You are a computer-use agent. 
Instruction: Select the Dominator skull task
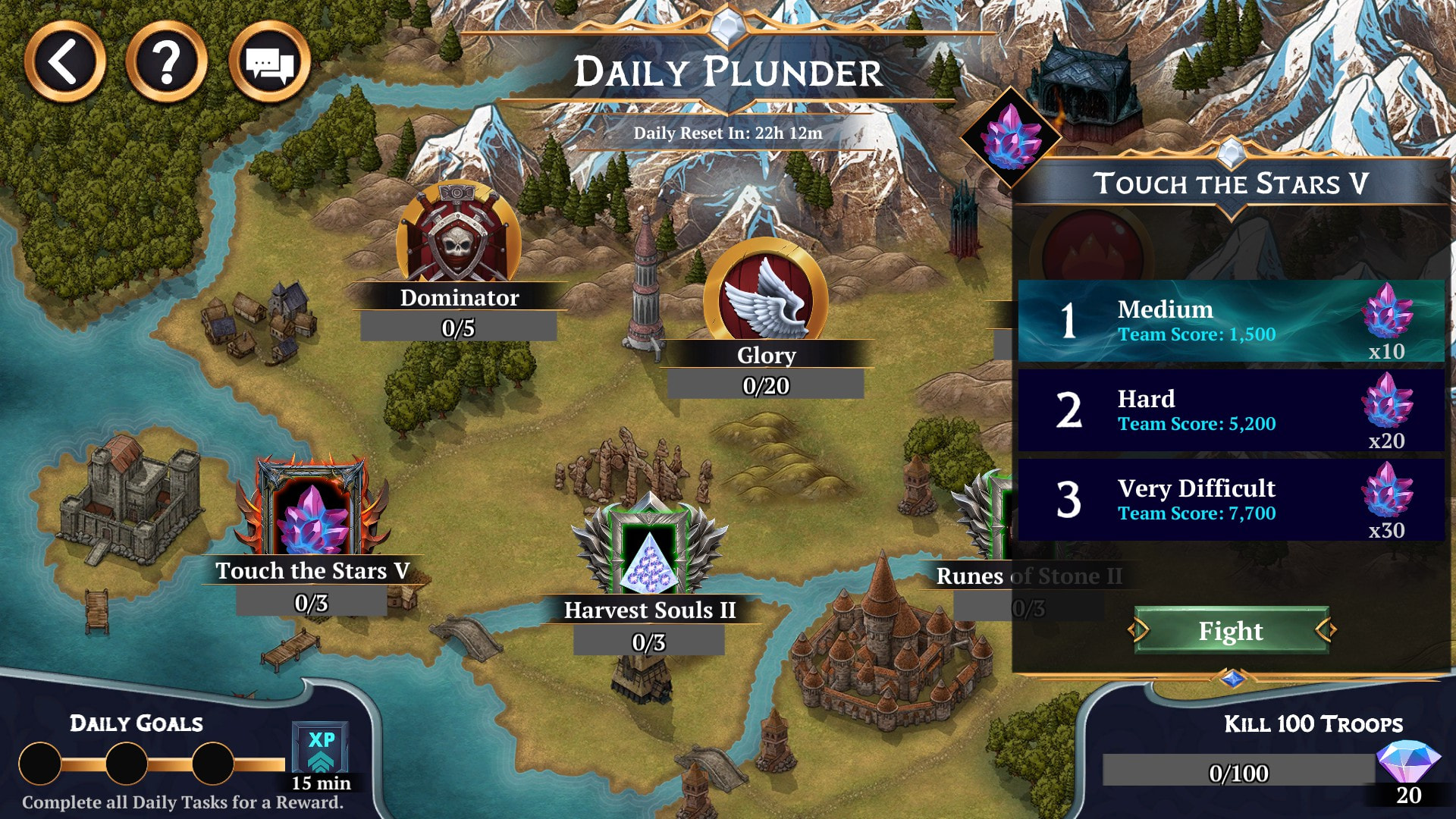[458, 237]
